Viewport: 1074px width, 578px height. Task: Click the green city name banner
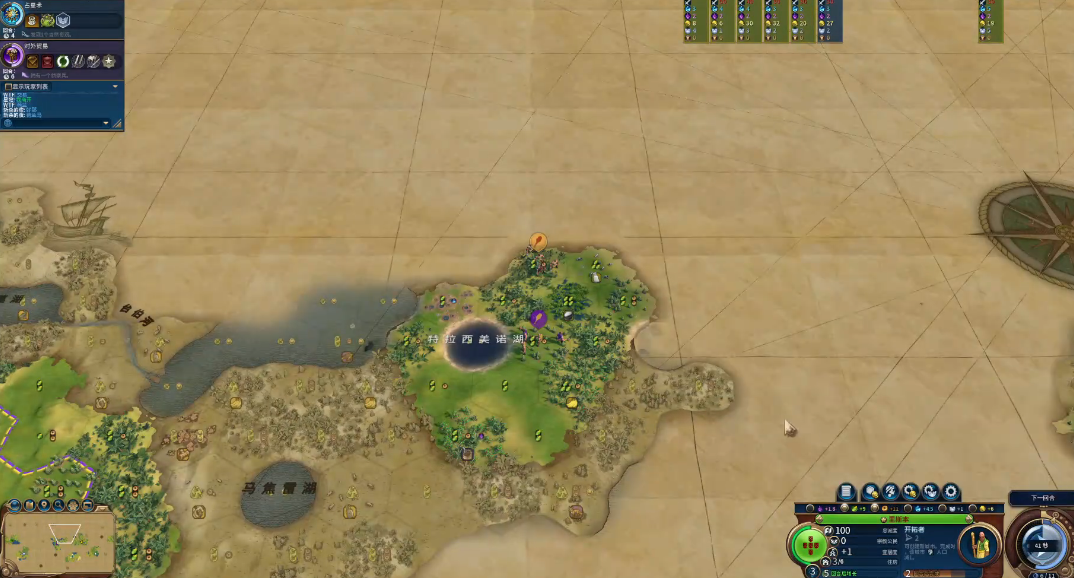coord(883,519)
